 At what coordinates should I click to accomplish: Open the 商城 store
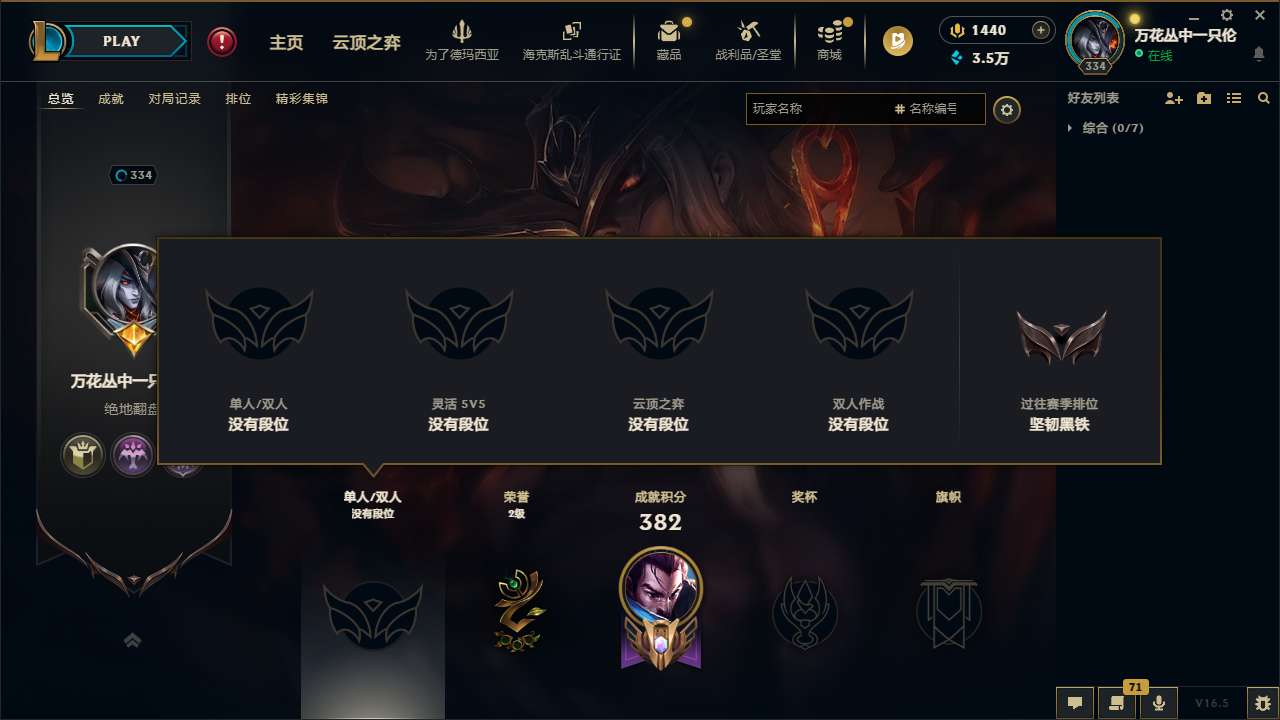828,40
